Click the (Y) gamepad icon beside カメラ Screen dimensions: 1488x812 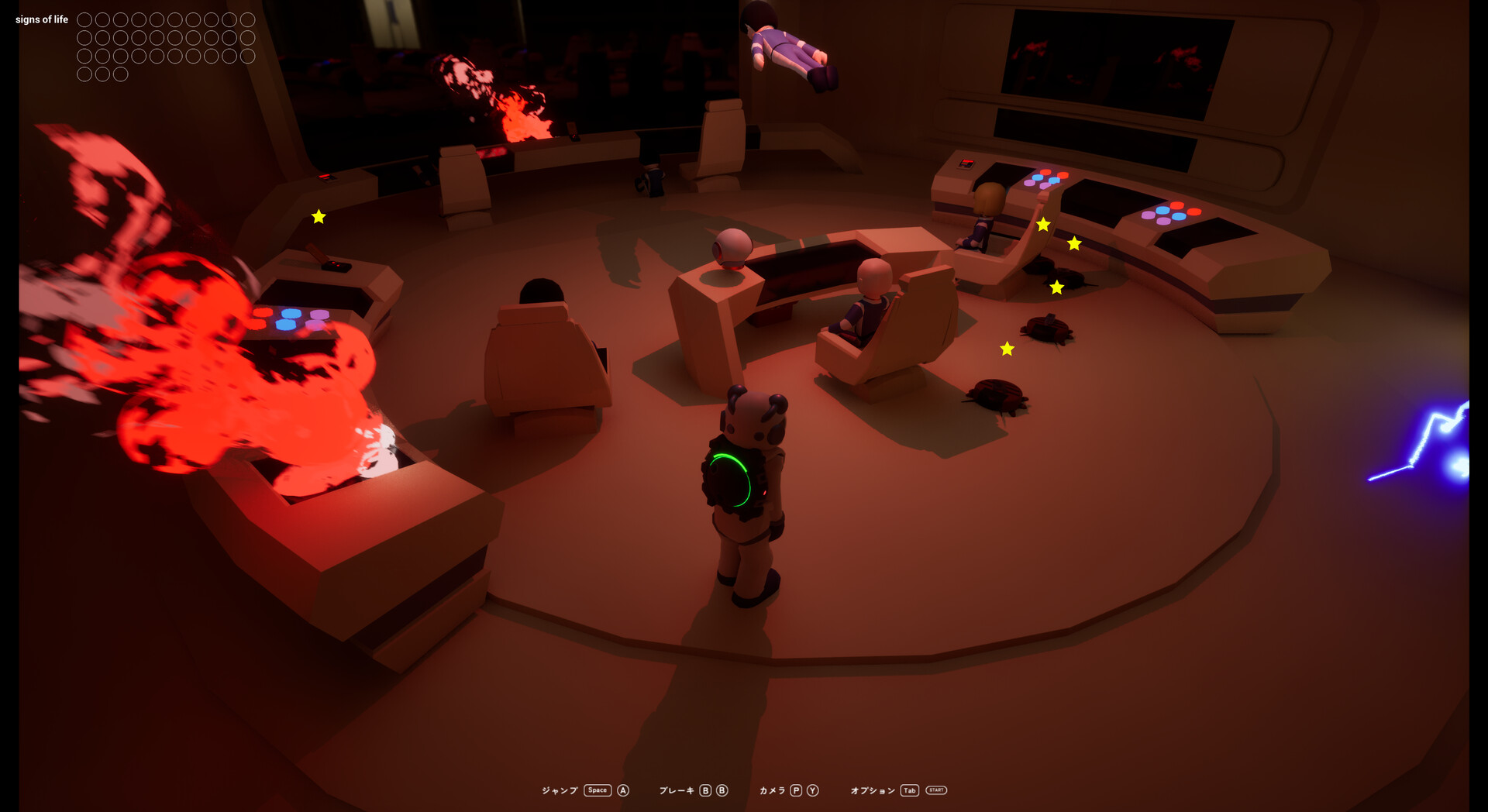[813, 790]
